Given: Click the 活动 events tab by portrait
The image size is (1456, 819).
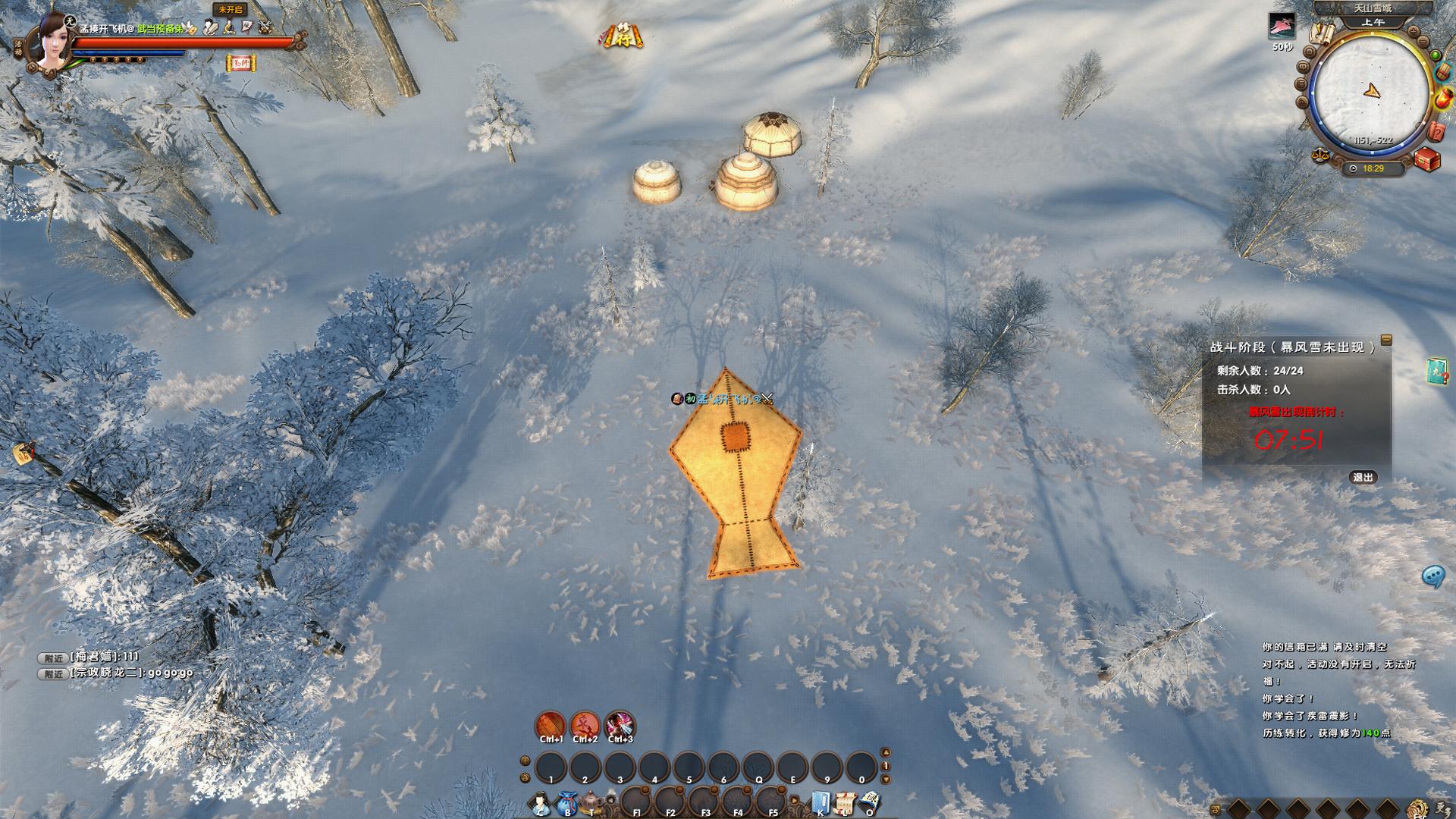Looking at the screenshot, I should (x=18, y=48).
